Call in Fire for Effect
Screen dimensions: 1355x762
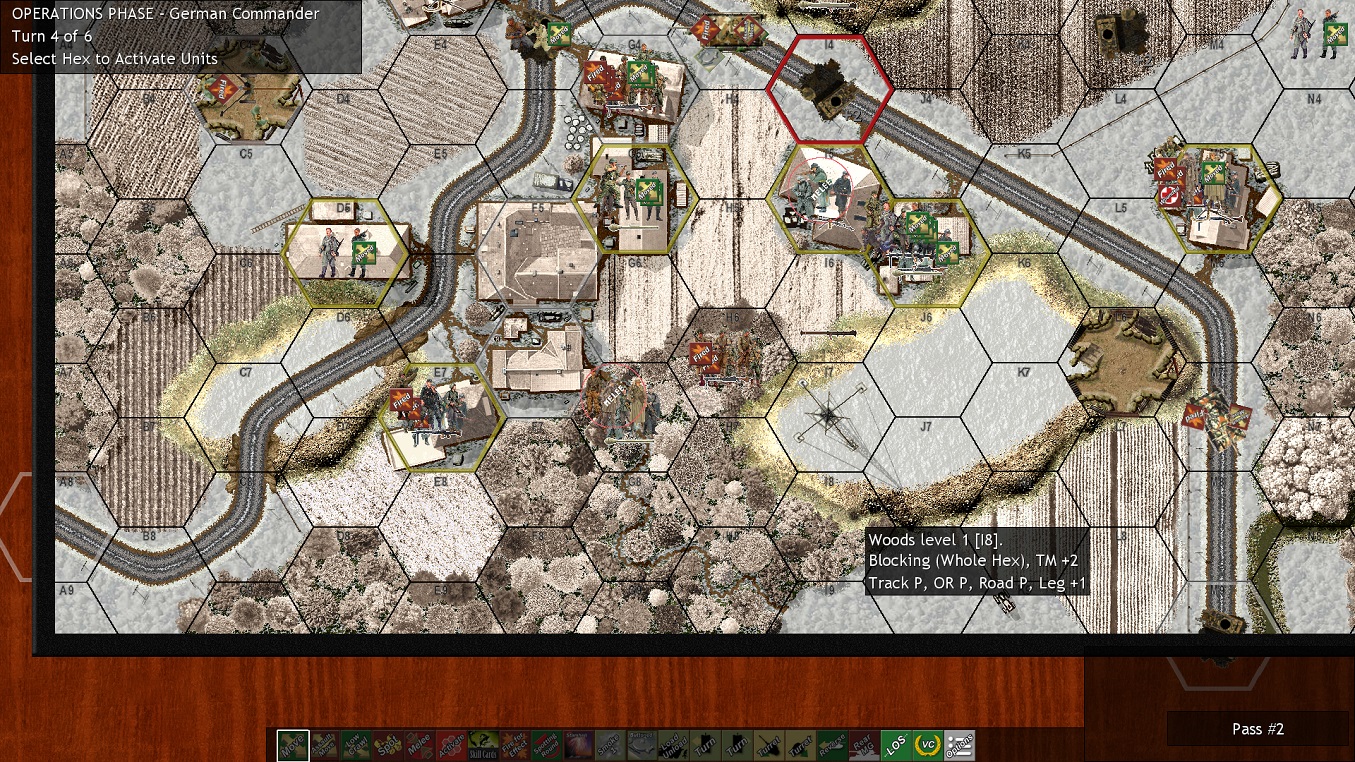(x=515, y=745)
